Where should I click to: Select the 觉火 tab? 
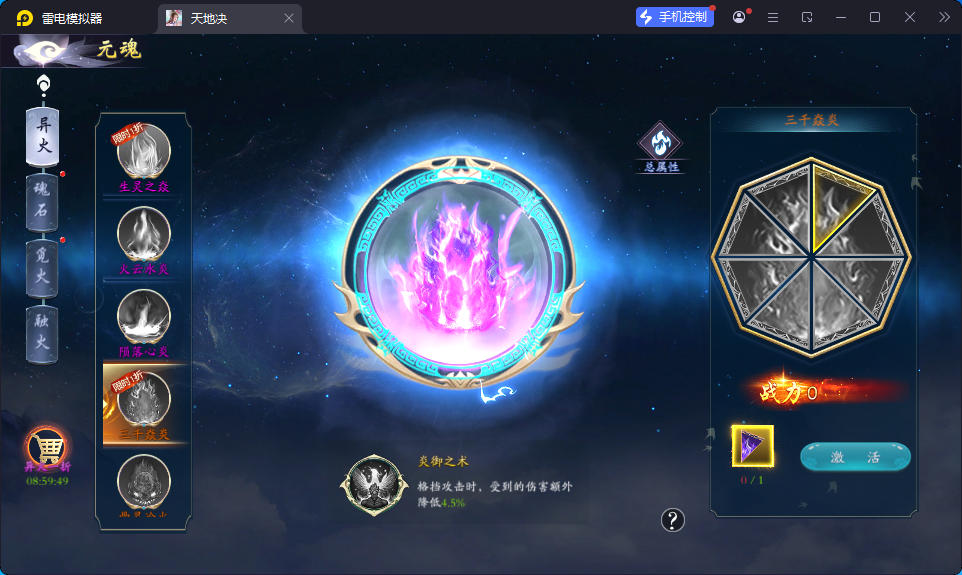(x=42, y=267)
